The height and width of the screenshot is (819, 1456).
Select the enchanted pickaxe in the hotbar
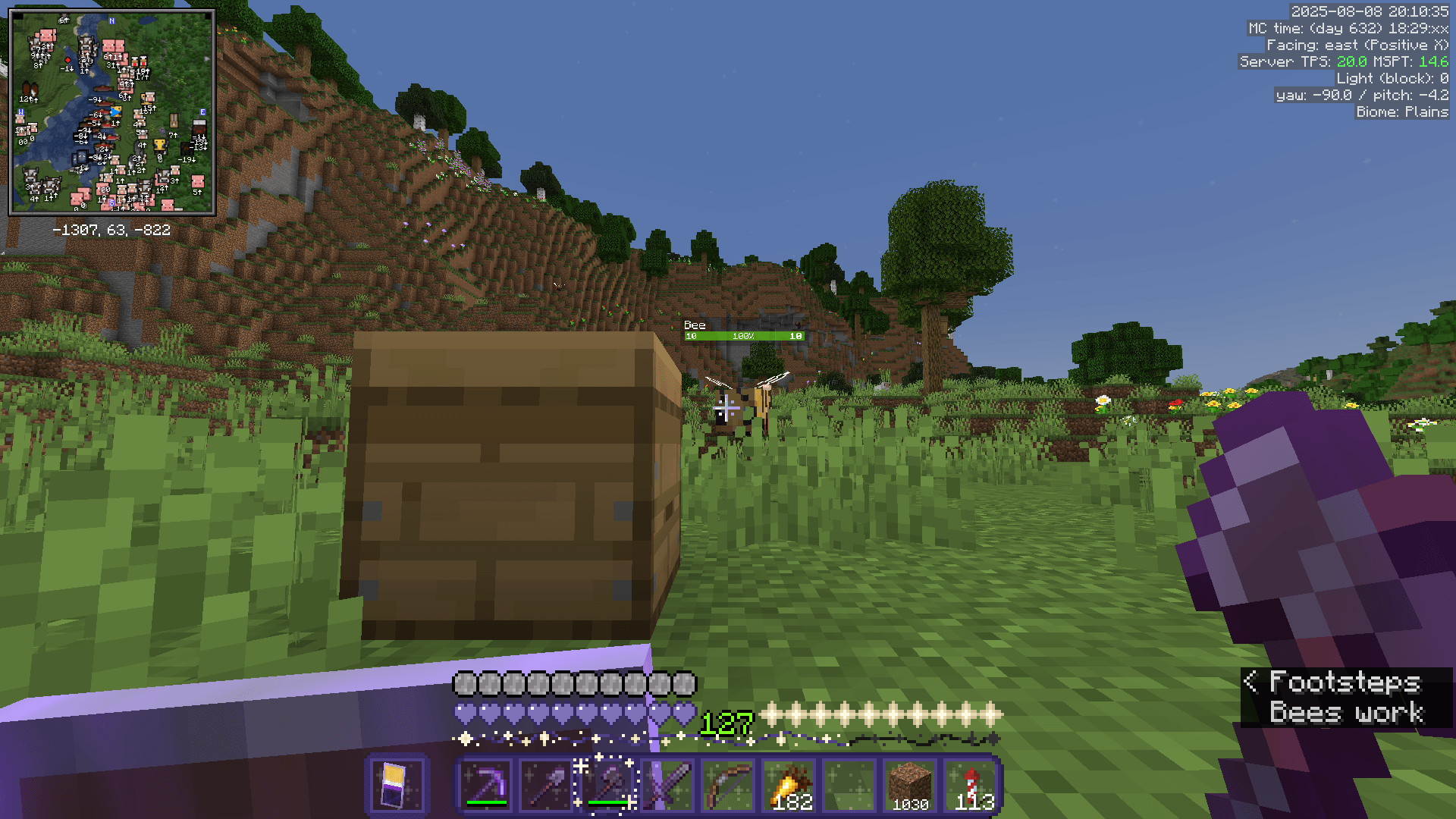pos(485,786)
